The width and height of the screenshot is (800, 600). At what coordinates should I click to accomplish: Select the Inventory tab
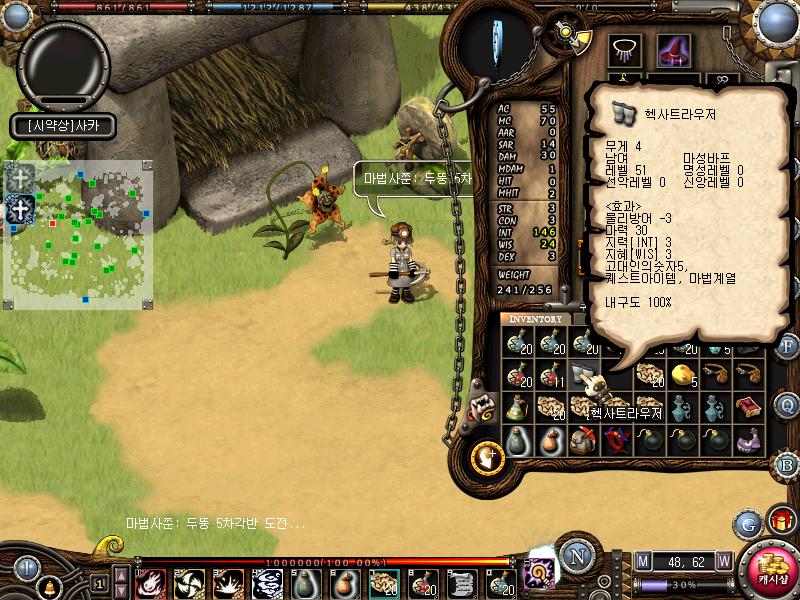[x=535, y=319]
